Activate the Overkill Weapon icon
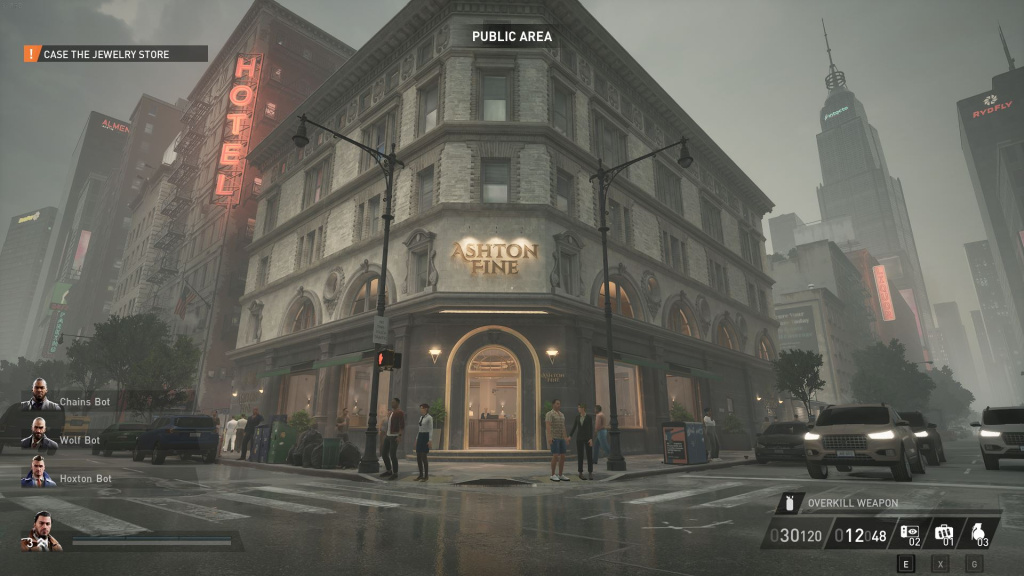This screenshot has width=1024, height=576. pos(790,503)
